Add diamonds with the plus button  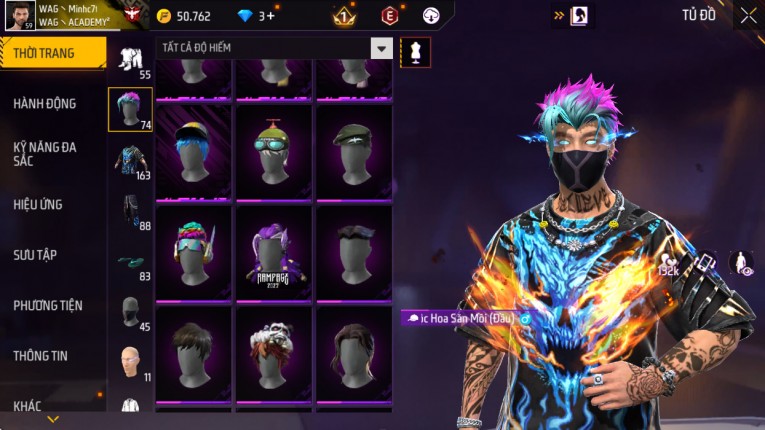(x=270, y=16)
